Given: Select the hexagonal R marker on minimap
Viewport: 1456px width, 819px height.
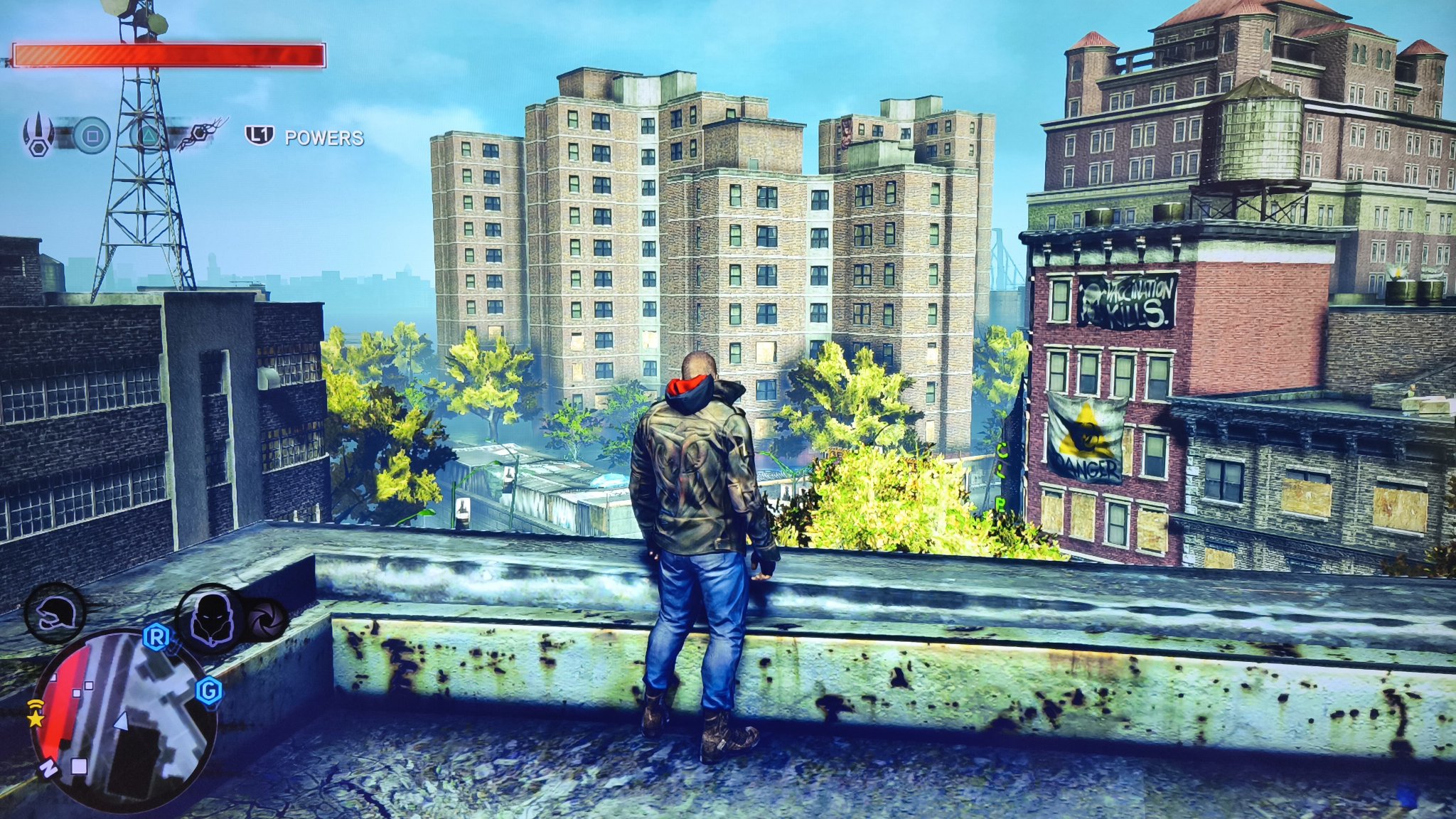Looking at the screenshot, I should pyautogui.click(x=156, y=638).
